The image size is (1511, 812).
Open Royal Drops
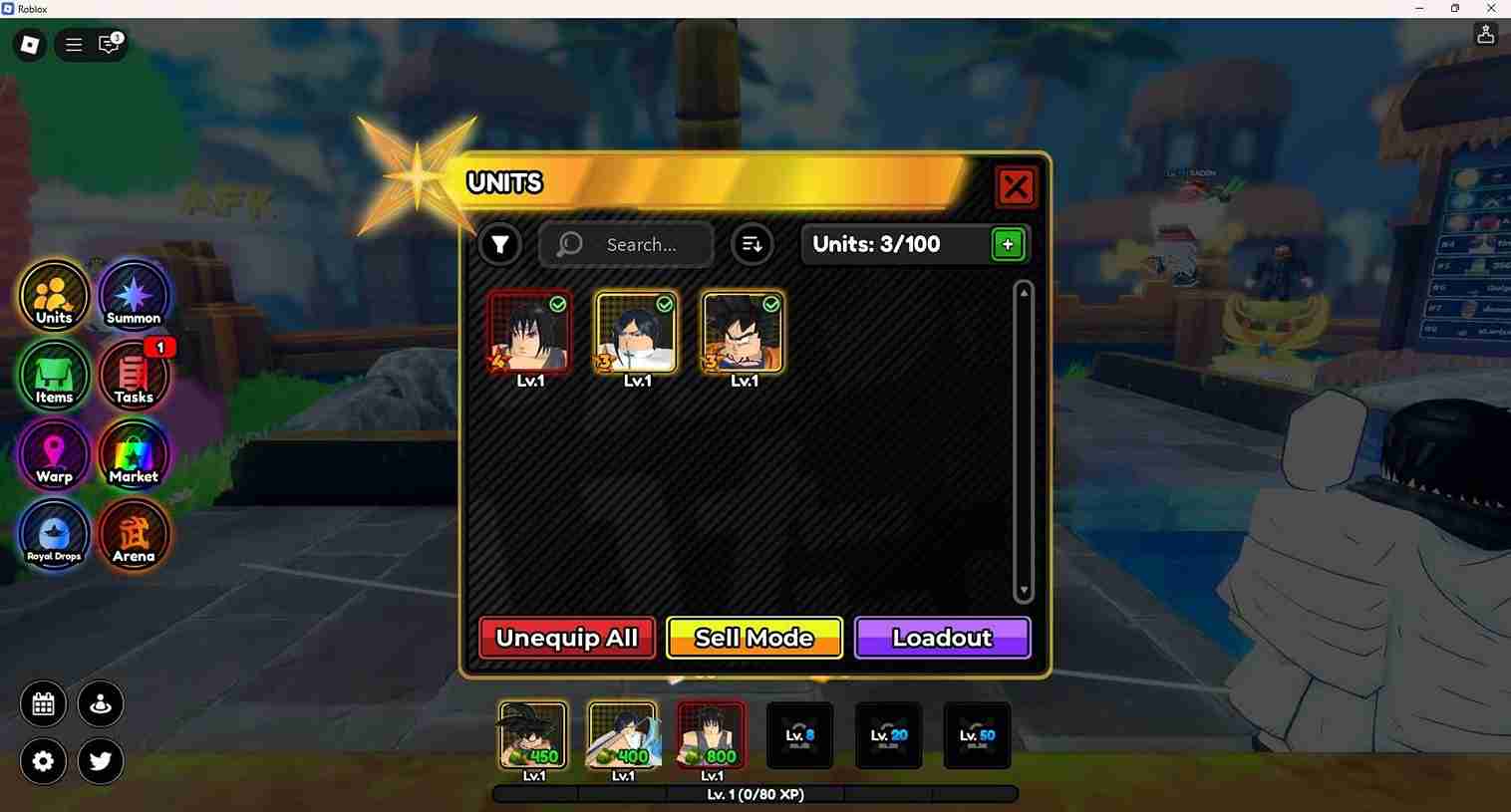tap(54, 535)
